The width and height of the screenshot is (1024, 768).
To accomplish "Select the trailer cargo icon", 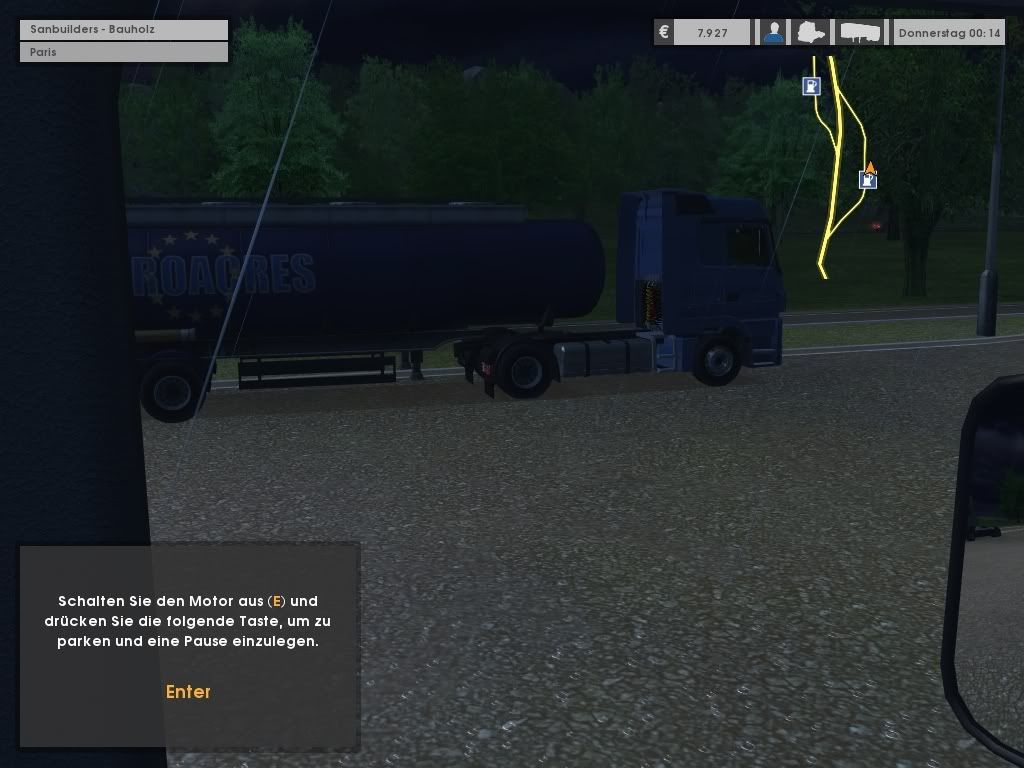I will [860, 33].
